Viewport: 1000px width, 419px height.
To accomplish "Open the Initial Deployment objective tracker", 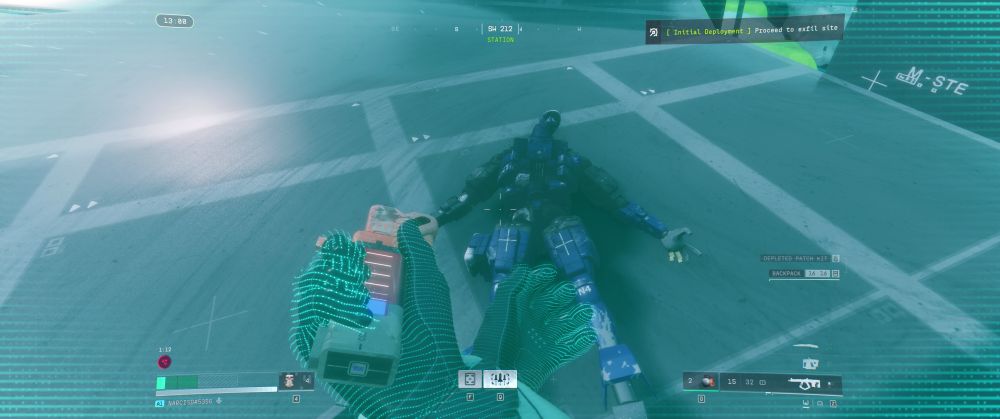I will pyautogui.click(x=744, y=31).
